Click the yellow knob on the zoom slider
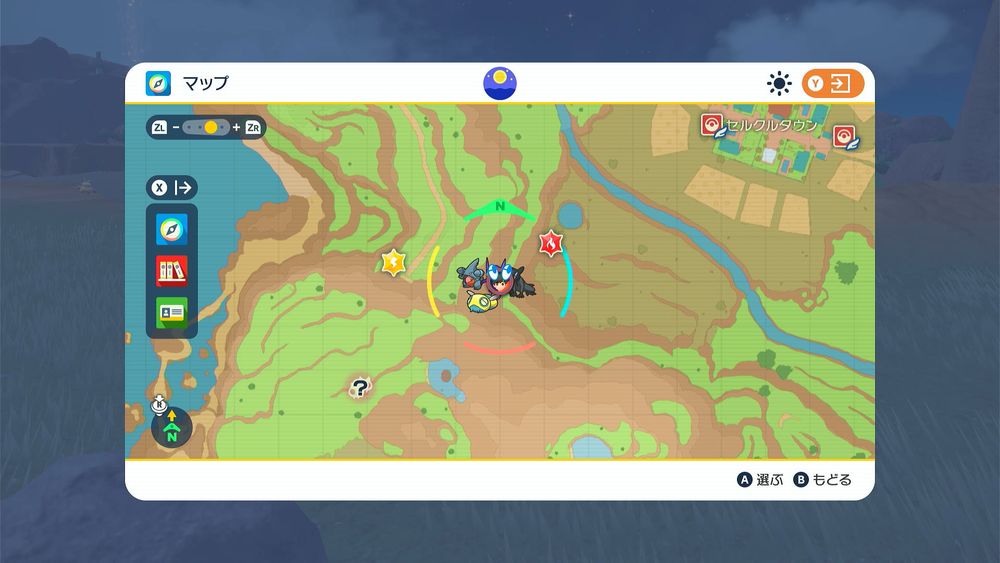The image size is (1000, 563). point(211,128)
